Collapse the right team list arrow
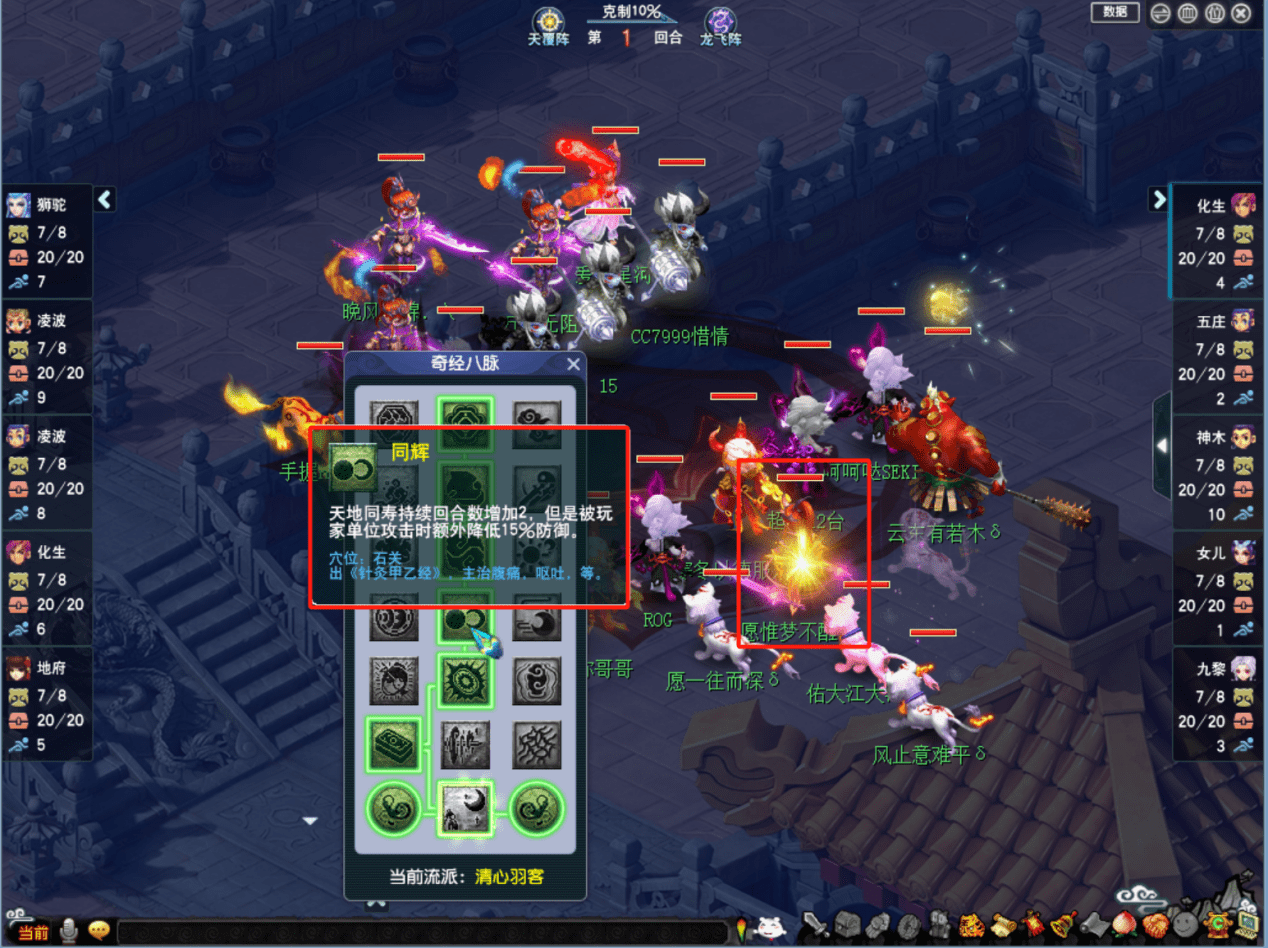Image resolution: width=1268 pixels, height=948 pixels. point(1159,199)
